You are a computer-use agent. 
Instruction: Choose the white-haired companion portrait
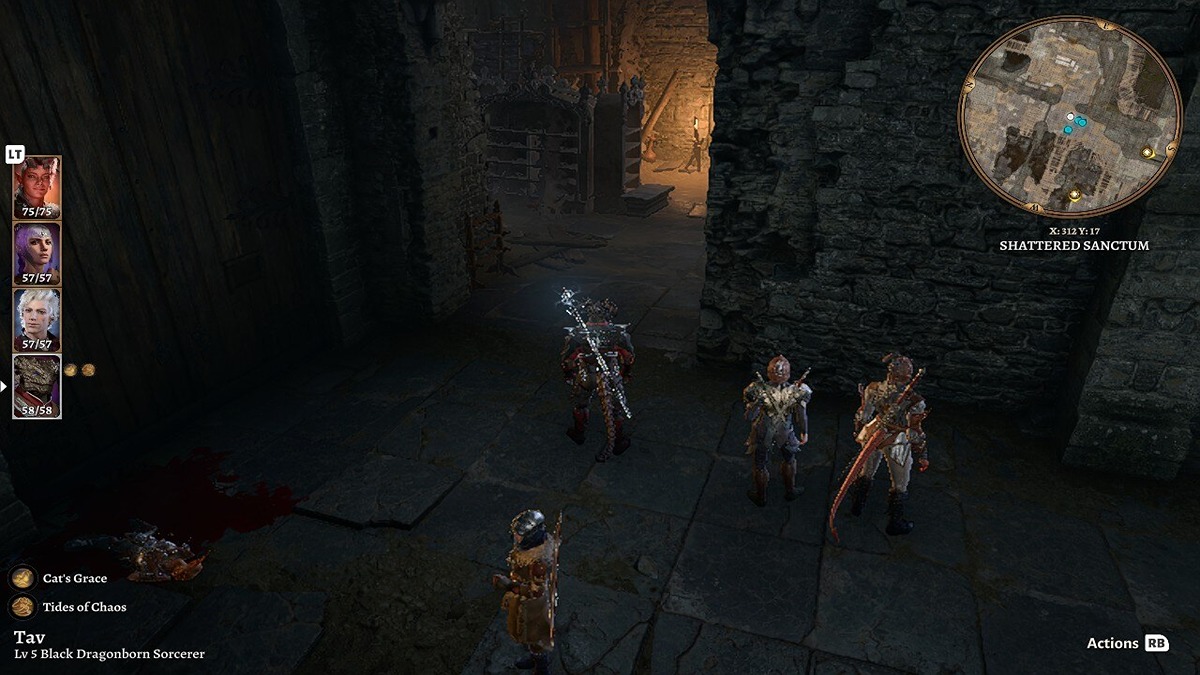[x=37, y=319]
